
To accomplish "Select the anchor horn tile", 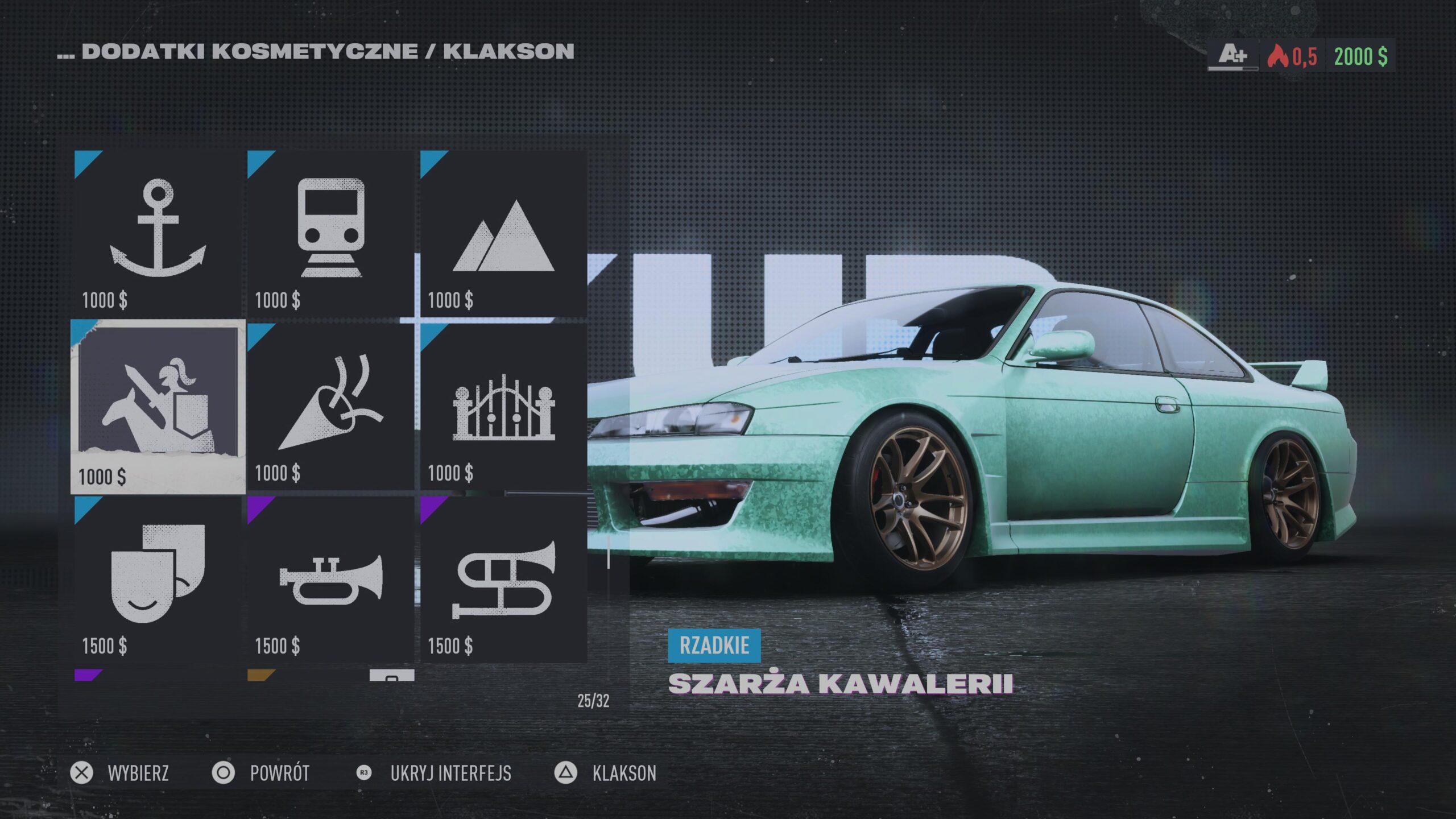I will [158, 233].
